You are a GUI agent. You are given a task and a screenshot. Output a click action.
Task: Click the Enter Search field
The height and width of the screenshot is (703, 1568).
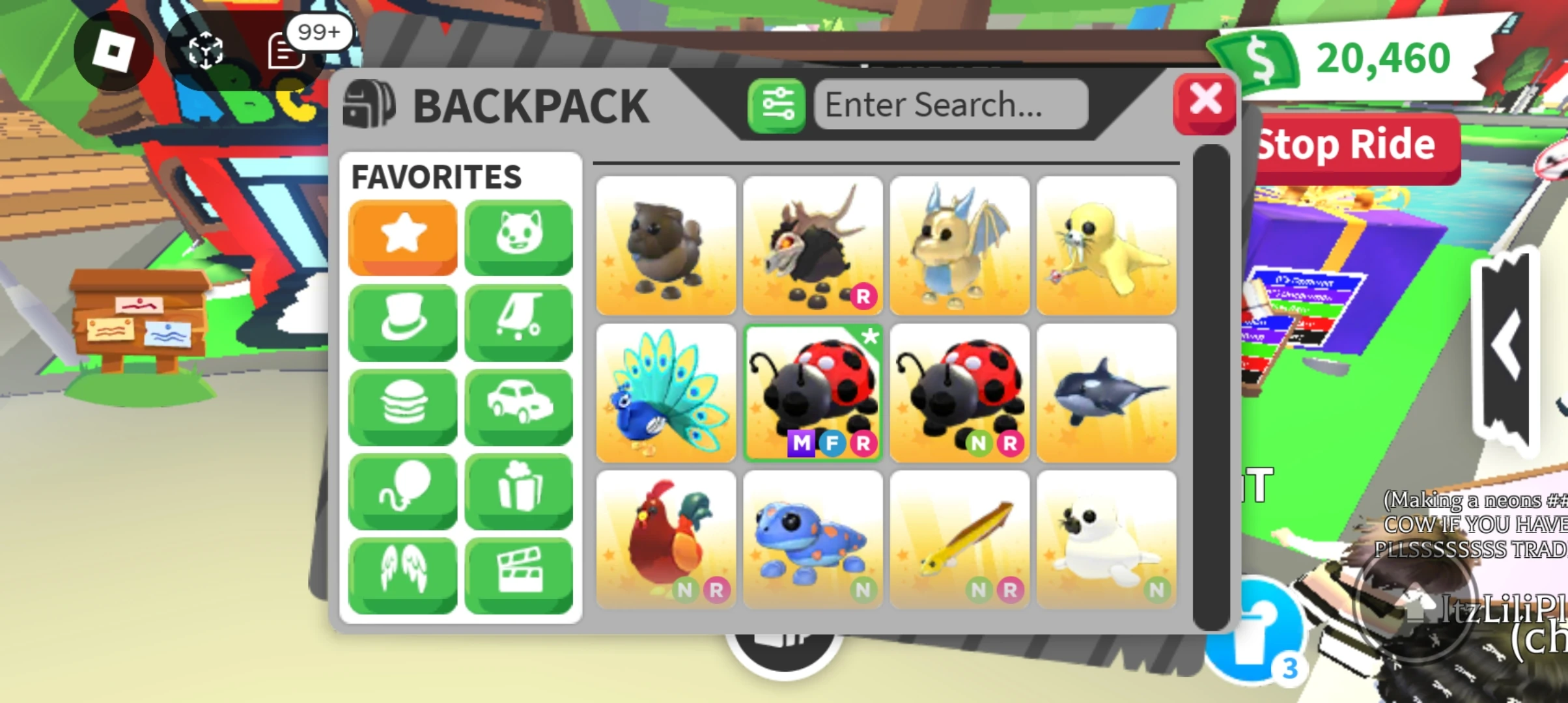tap(949, 104)
